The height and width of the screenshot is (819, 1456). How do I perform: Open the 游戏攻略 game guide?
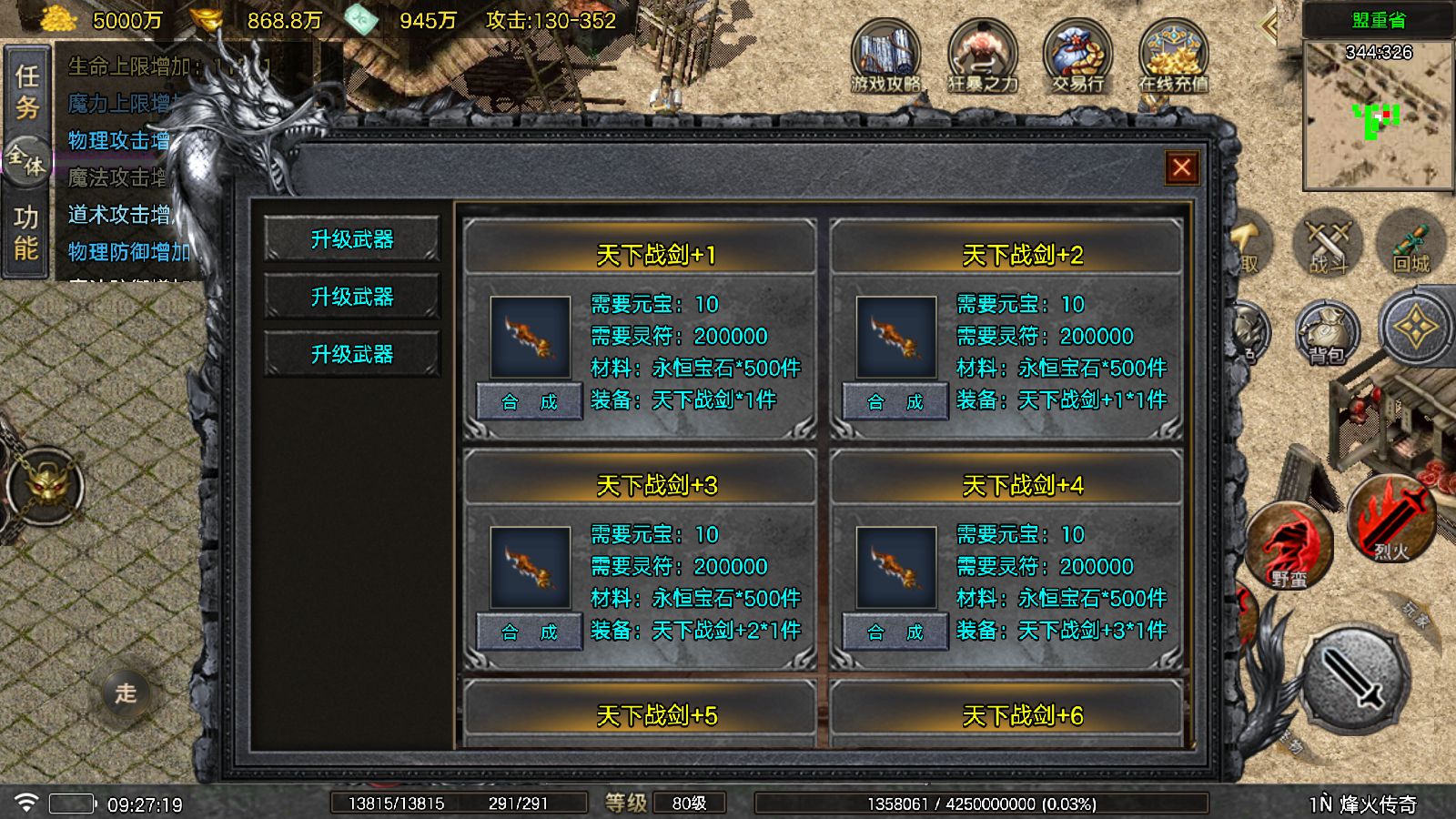[885, 58]
